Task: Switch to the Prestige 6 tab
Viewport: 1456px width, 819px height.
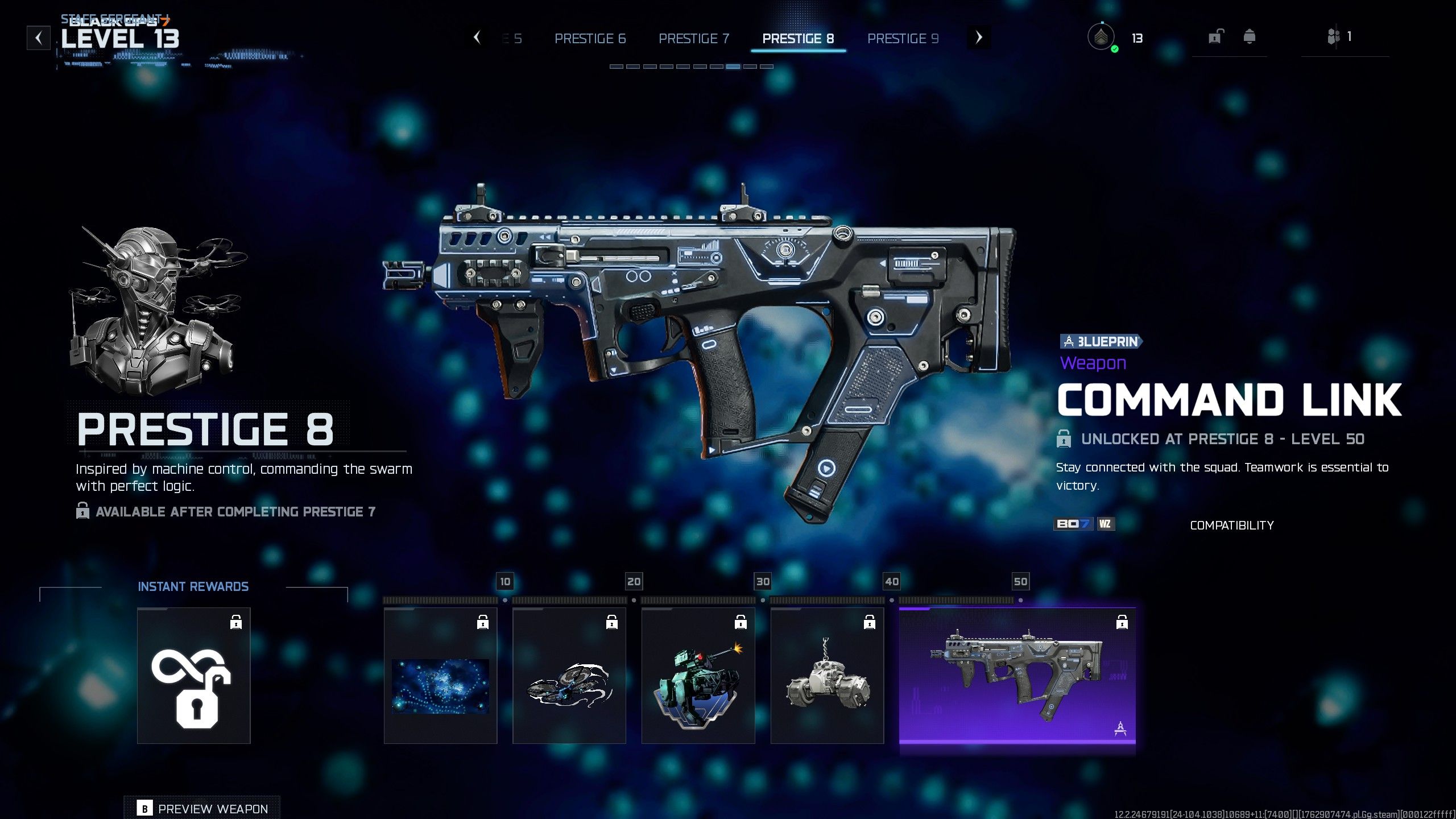Action: point(590,39)
